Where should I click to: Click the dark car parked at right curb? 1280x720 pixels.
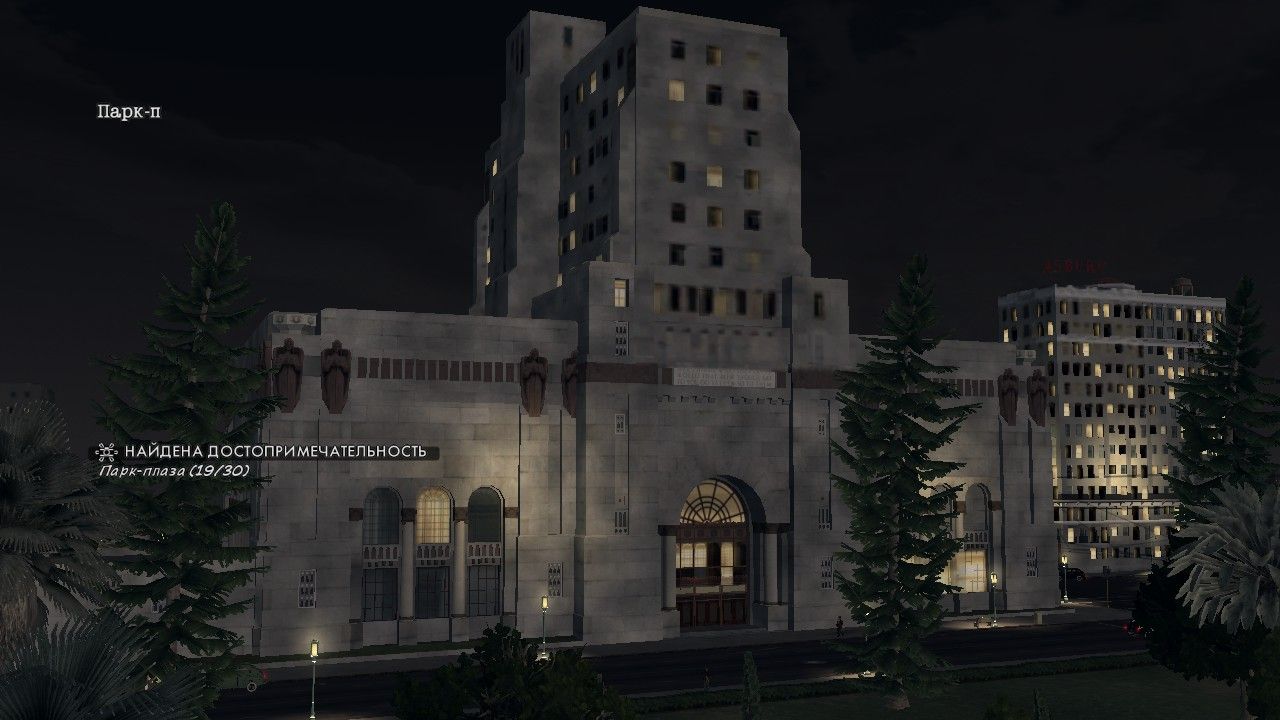point(1075,575)
